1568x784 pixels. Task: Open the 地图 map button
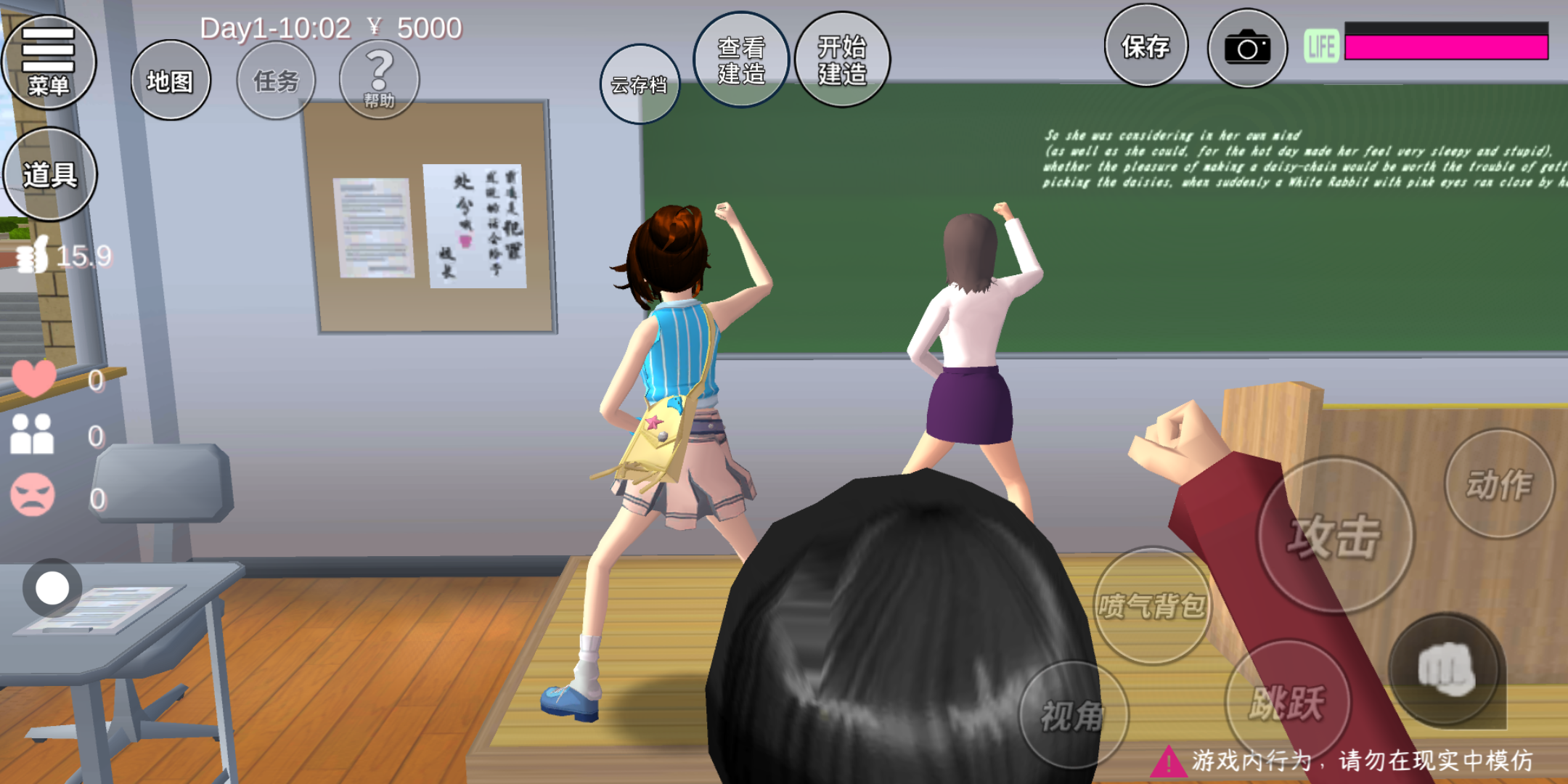[171, 81]
